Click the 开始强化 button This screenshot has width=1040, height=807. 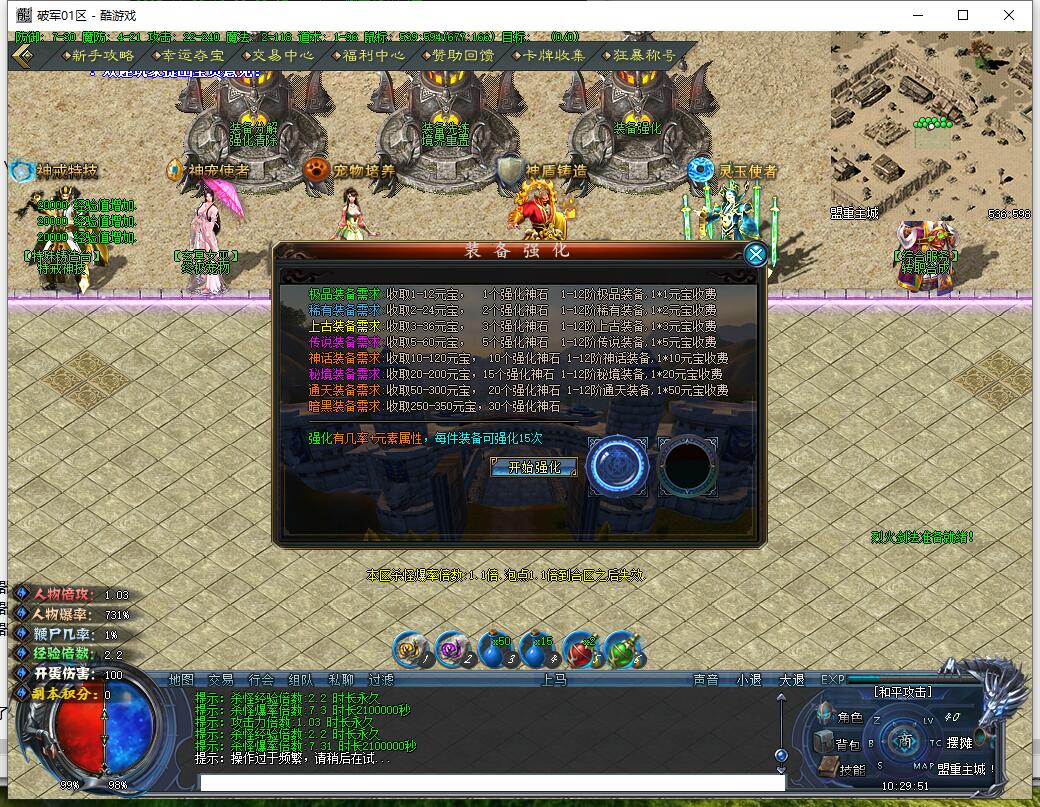[x=534, y=467]
